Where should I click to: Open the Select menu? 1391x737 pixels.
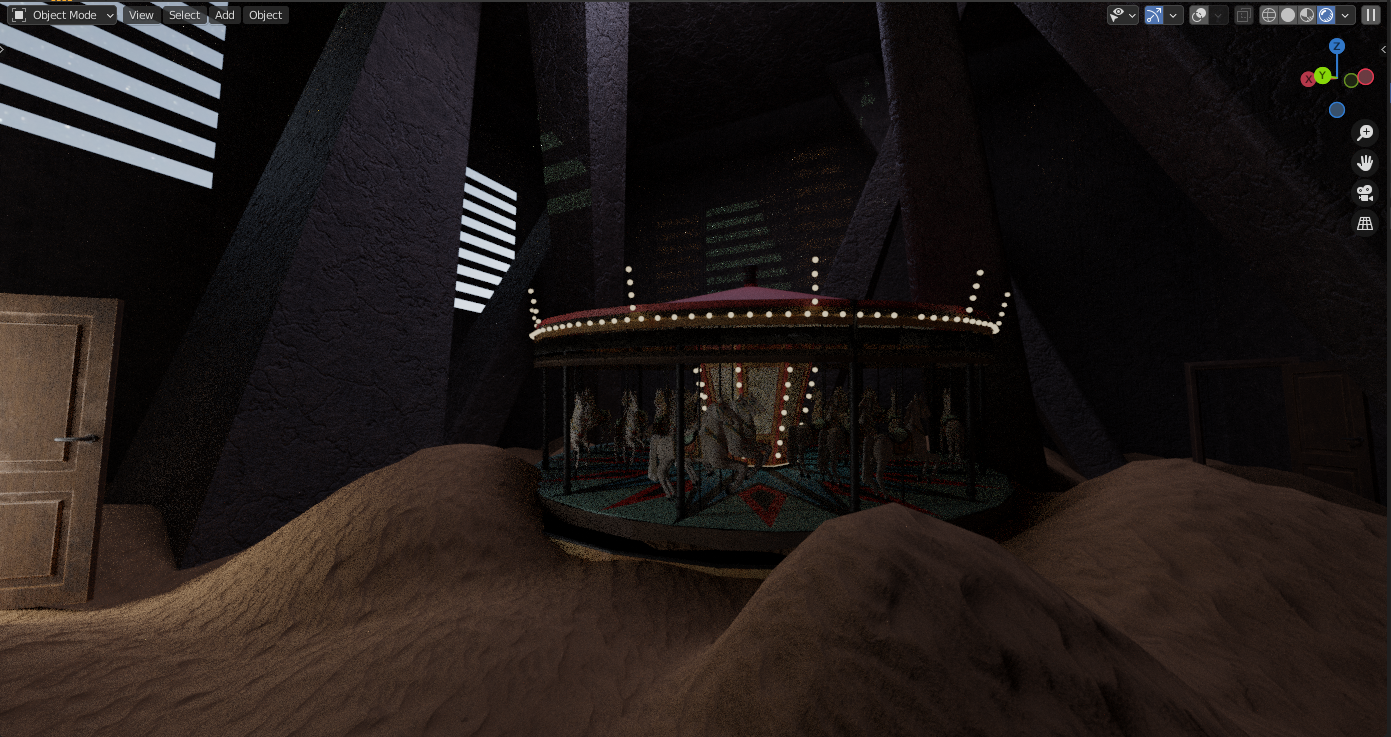point(184,15)
